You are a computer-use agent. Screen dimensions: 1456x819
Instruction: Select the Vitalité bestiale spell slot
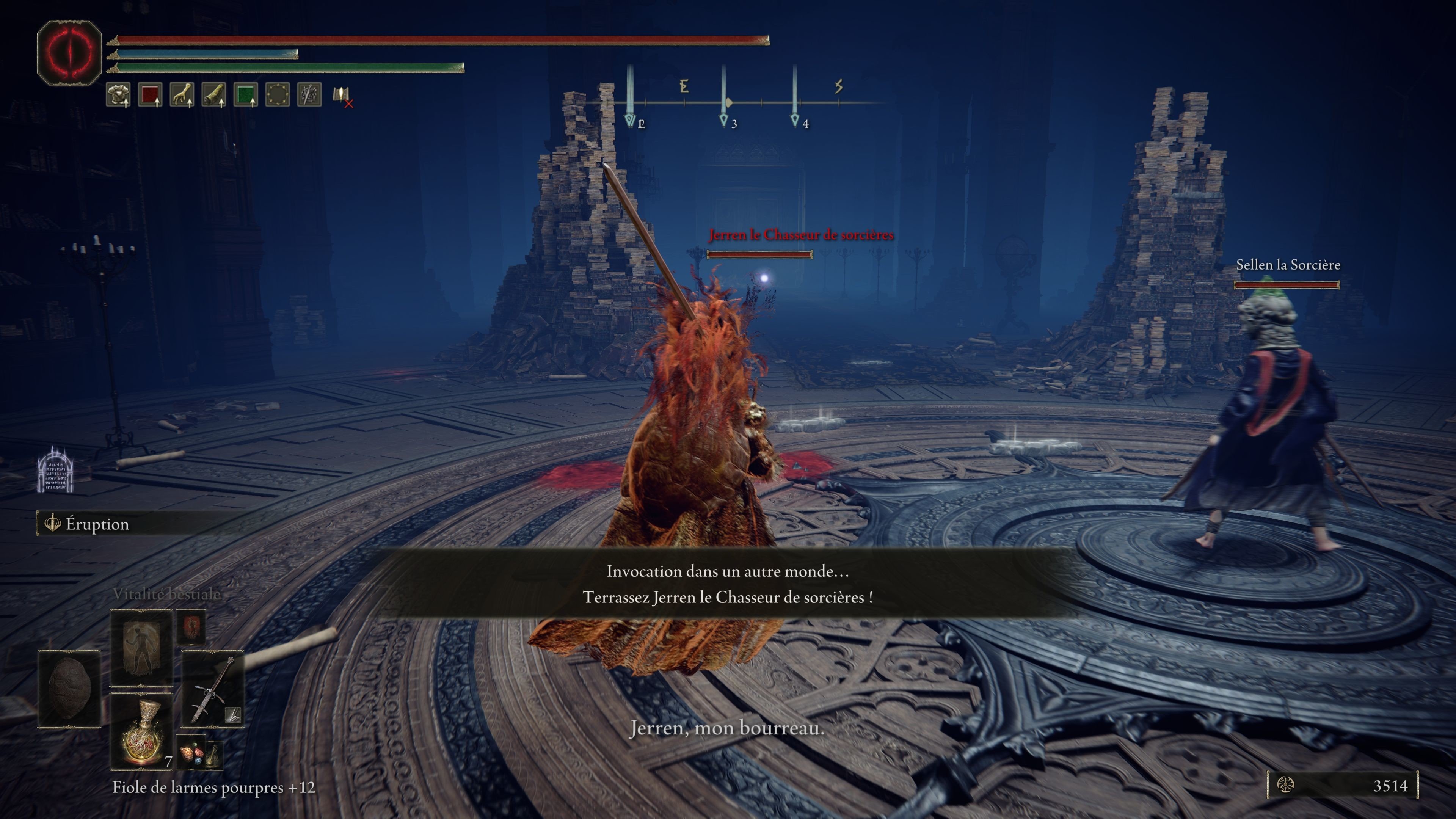click(141, 647)
